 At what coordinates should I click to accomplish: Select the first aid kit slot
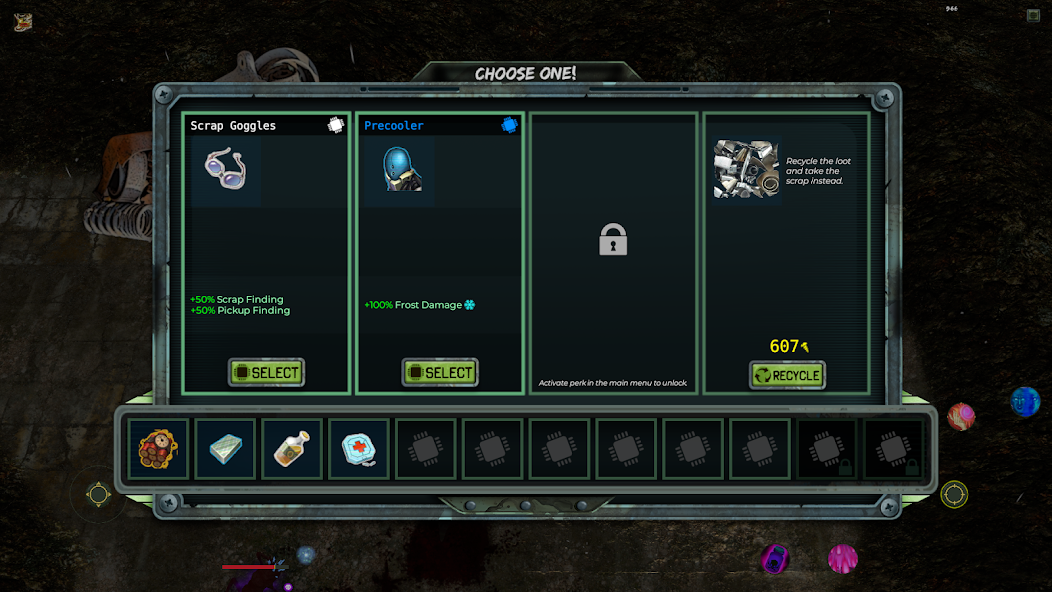359,448
